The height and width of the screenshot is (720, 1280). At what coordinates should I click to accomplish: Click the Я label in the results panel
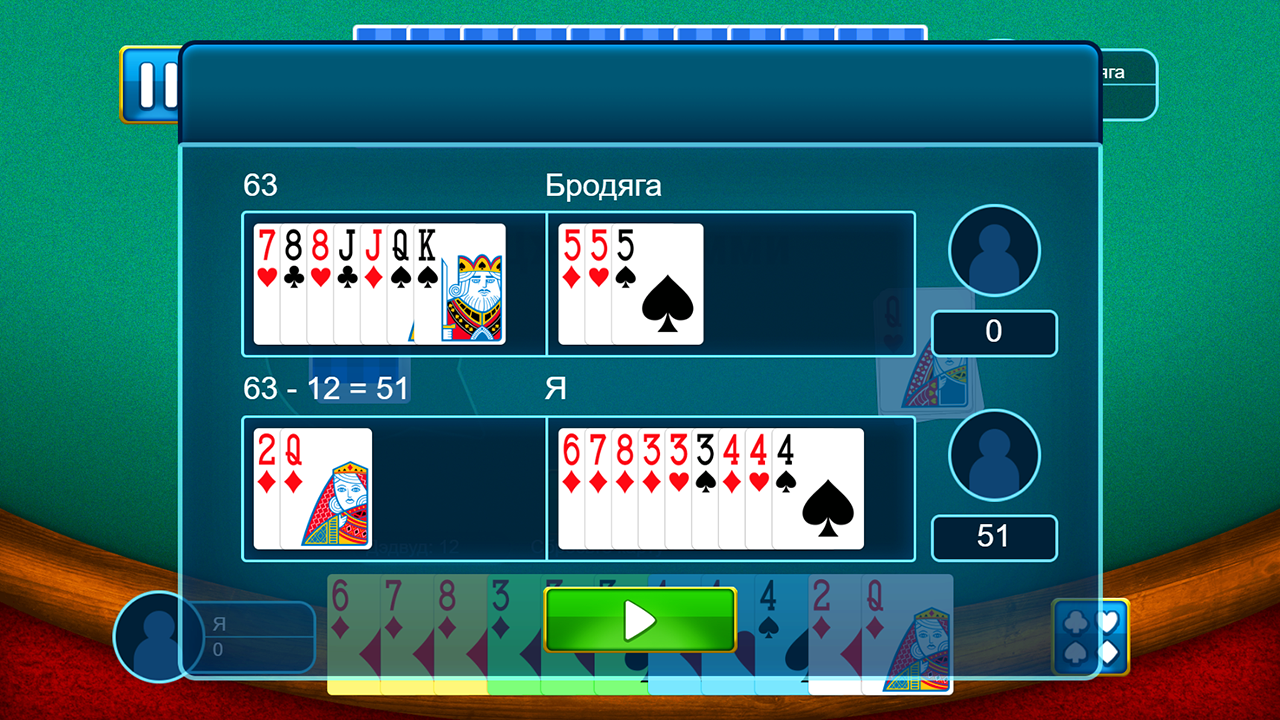coord(557,389)
